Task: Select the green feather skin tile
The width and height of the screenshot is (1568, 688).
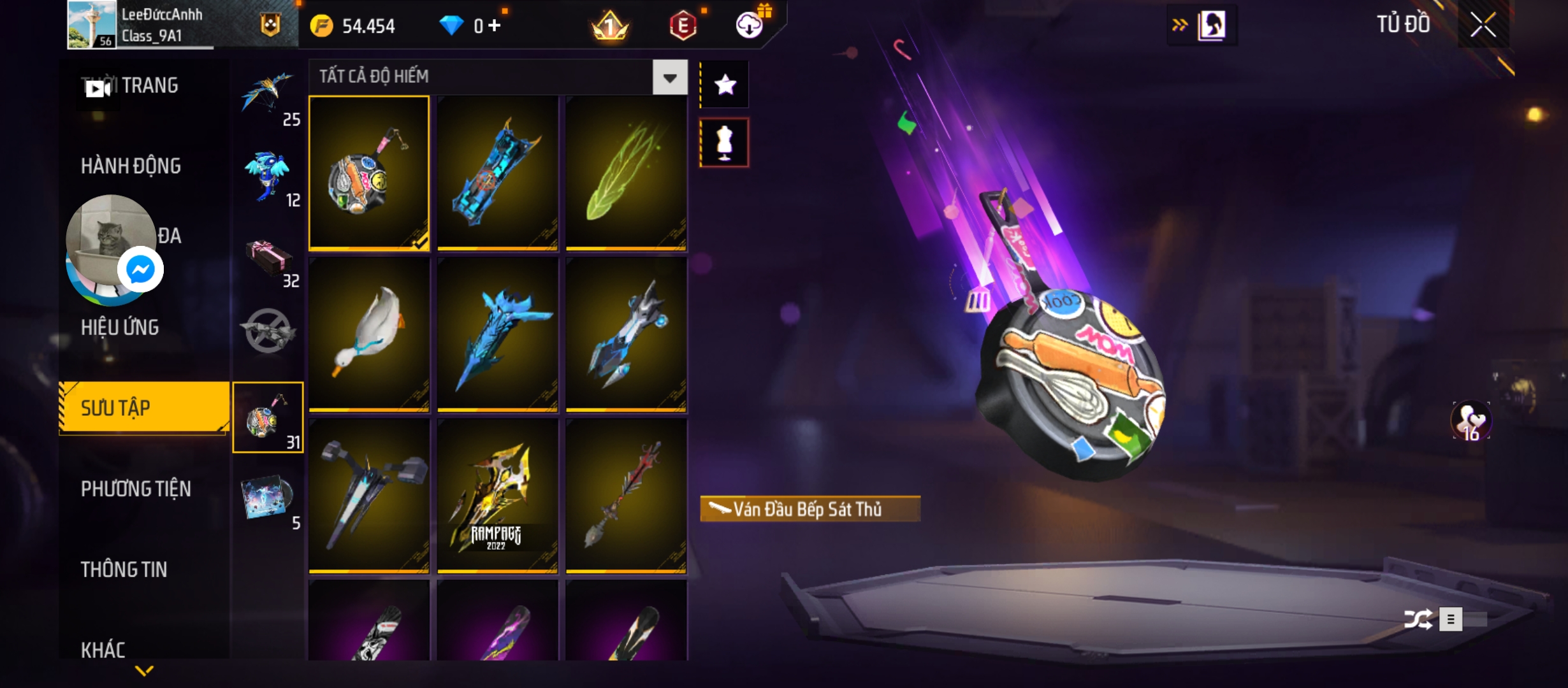Action: (x=626, y=172)
